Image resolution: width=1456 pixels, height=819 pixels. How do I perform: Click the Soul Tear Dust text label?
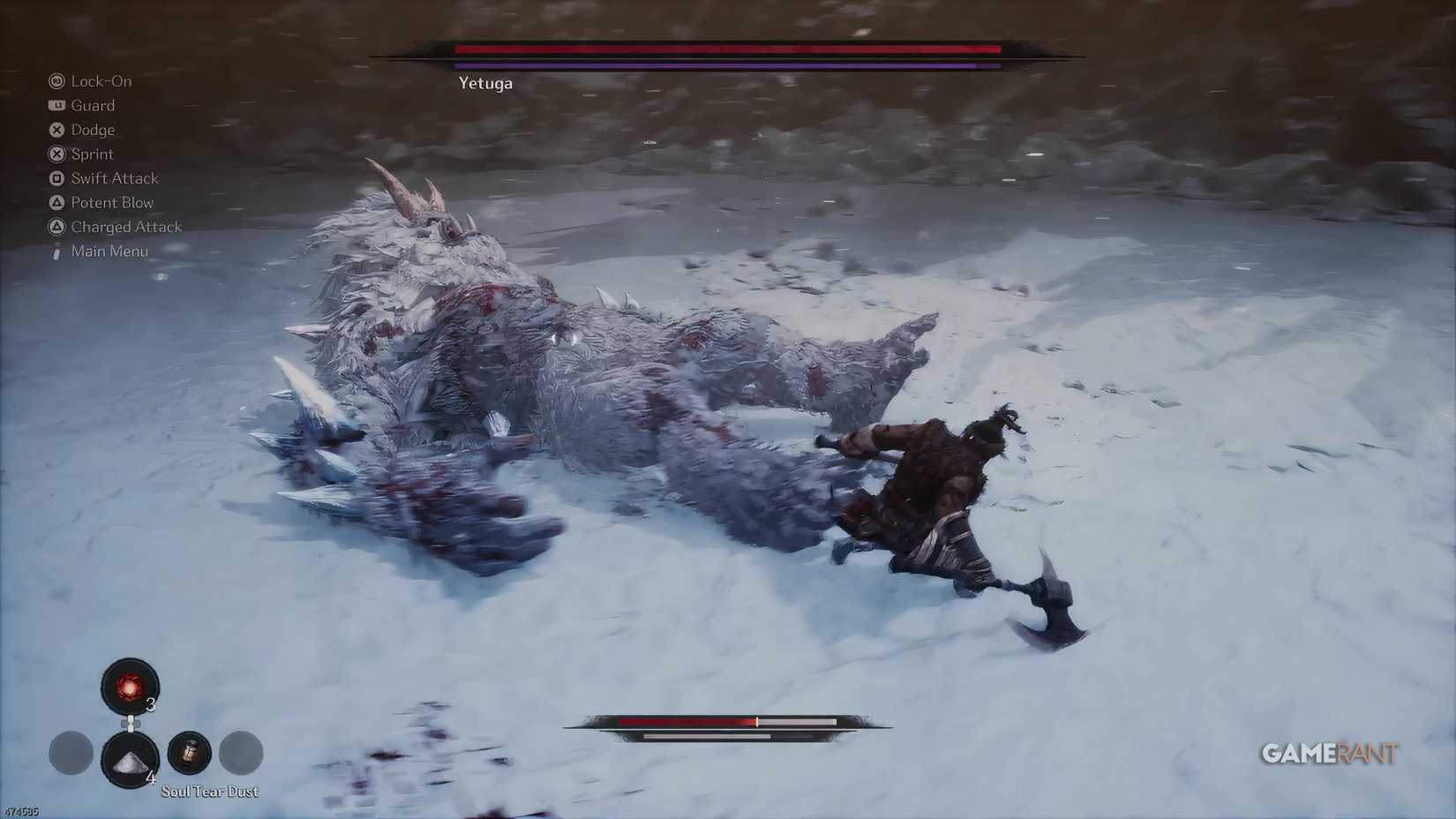click(209, 792)
